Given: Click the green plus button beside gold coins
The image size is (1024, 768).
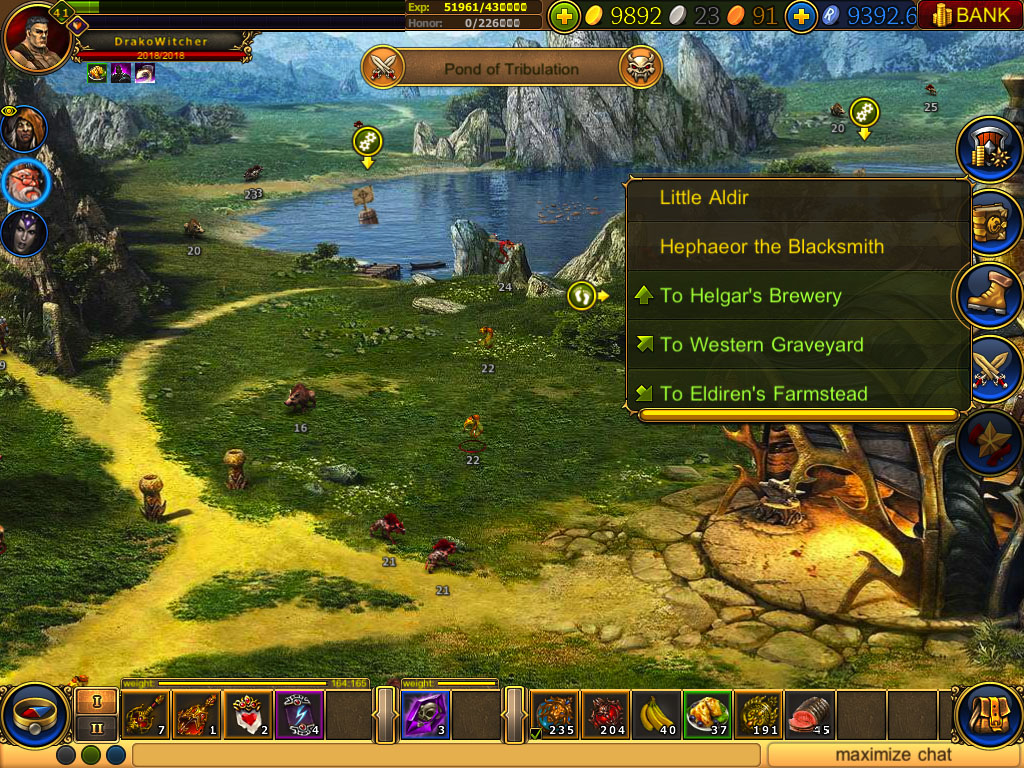Looking at the screenshot, I should (x=564, y=16).
